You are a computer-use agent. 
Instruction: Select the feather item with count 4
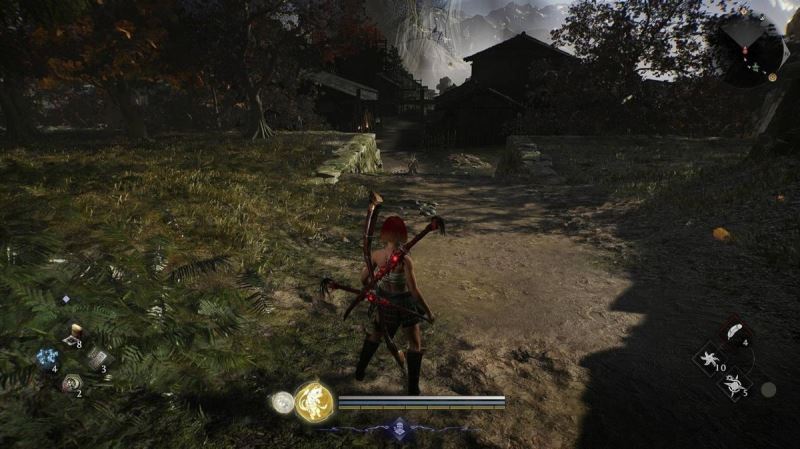click(x=735, y=333)
